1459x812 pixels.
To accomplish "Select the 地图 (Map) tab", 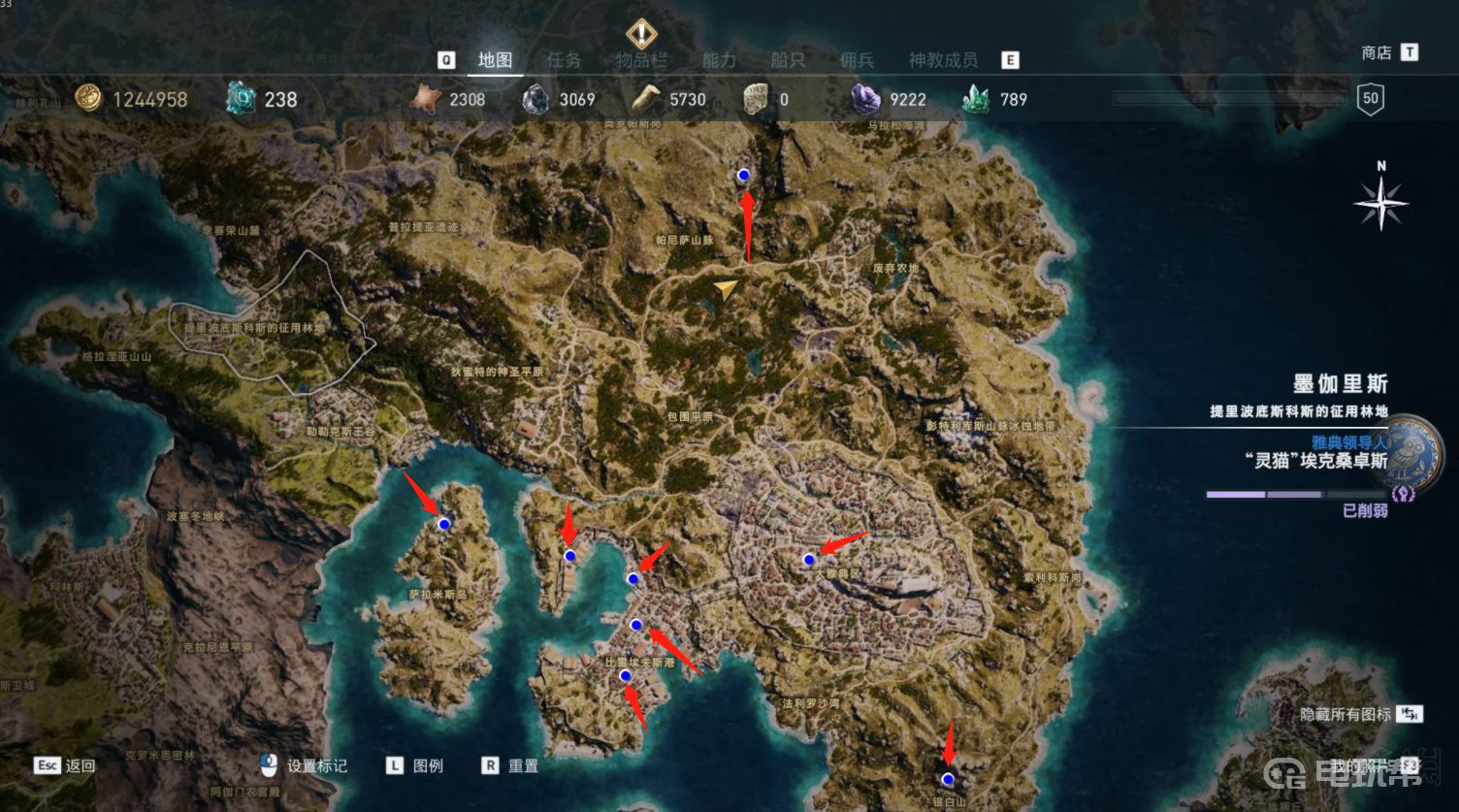I will 495,60.
